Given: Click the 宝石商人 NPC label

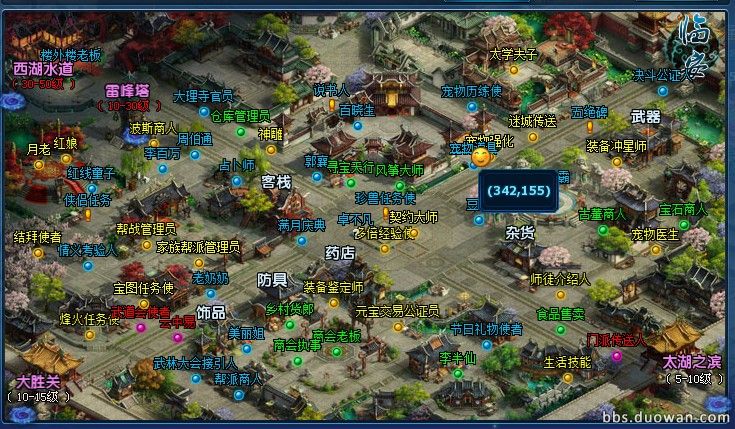Looking at the screenshot, I should pos(682,209).
